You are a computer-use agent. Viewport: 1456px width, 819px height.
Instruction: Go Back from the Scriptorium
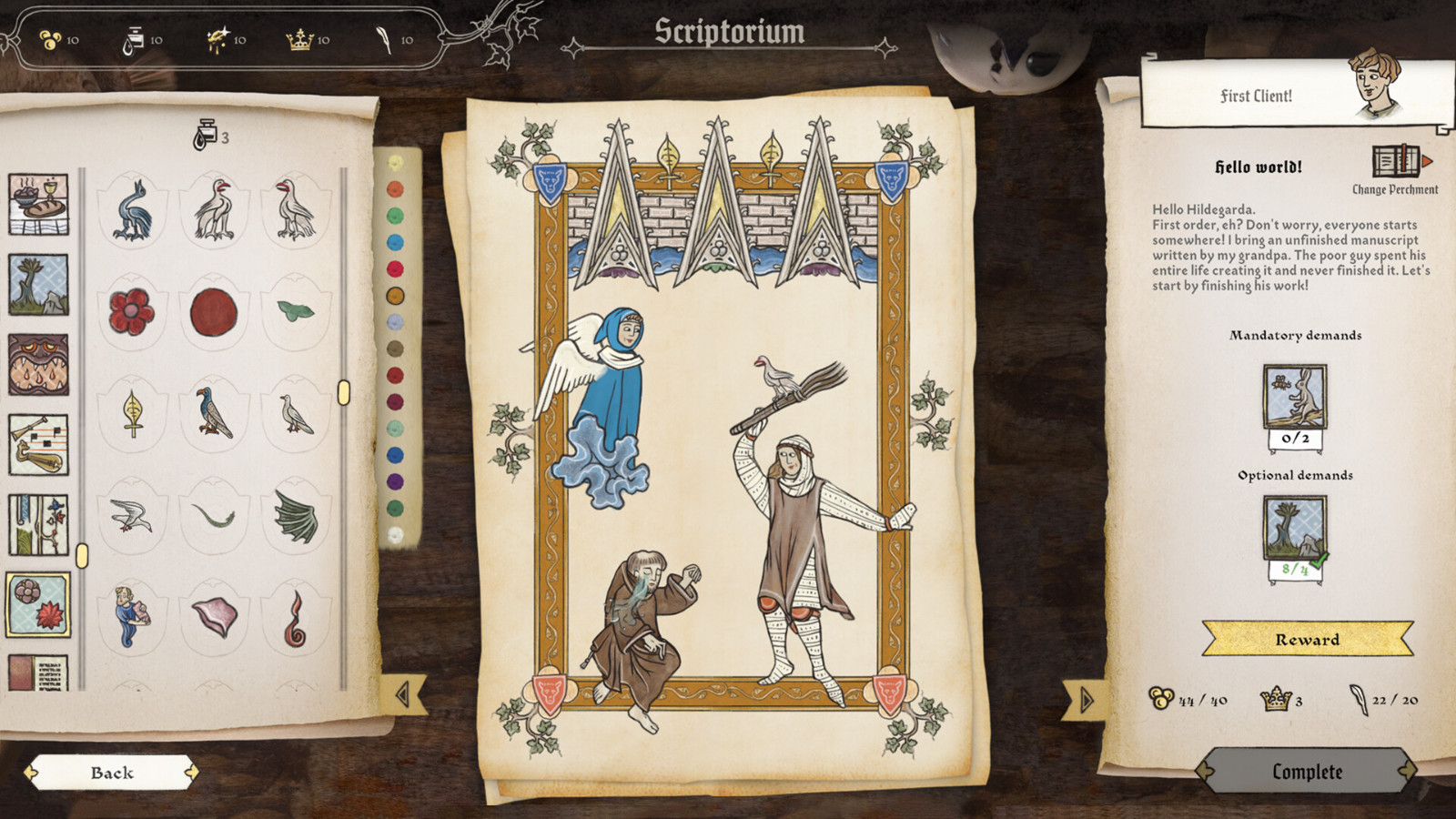(x=111, y=774)
